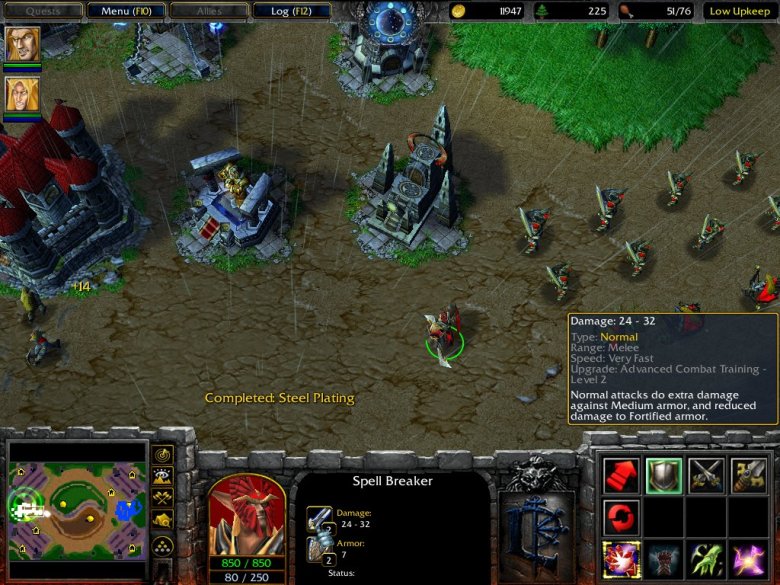This screenshot has height=585, width=780.
Task: Open the Quests menu
Action: (41, 11)
